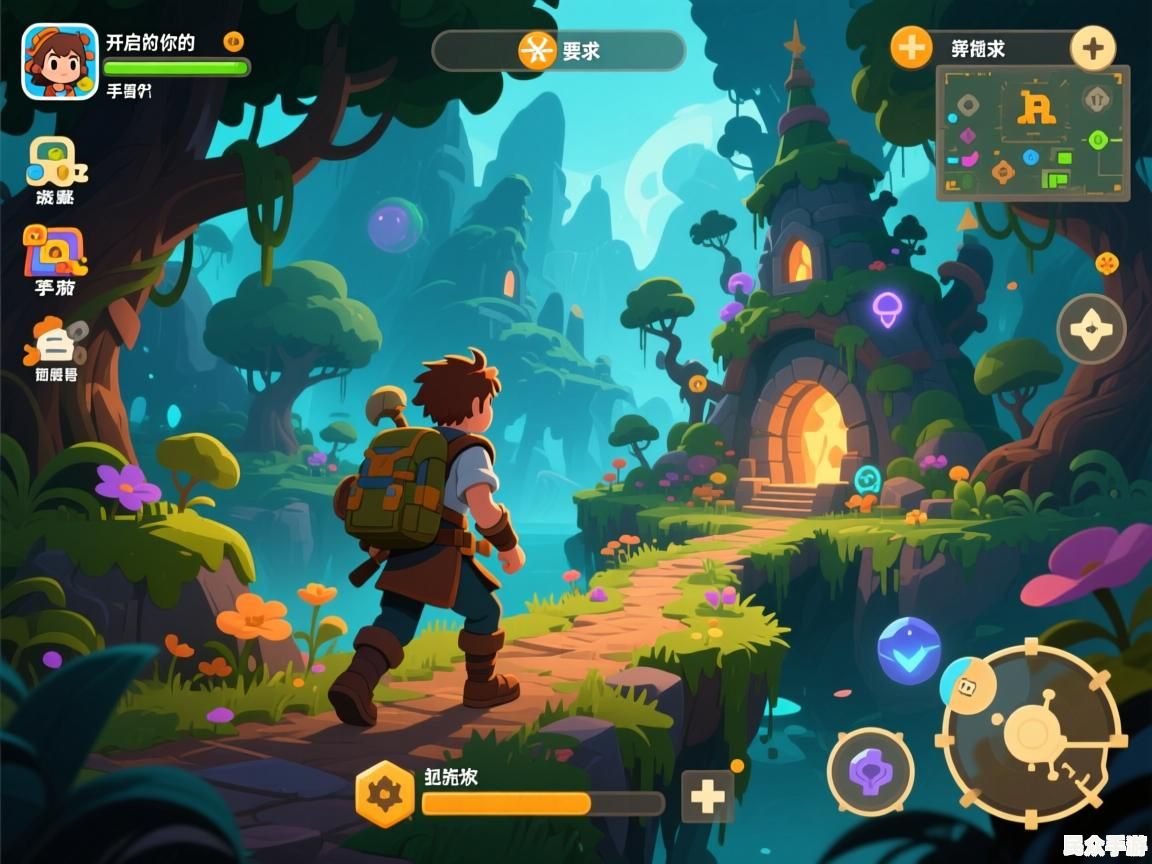Tap the blue orb checkmark skill button
Screen dimensions: 1152x864
(909, 651)
